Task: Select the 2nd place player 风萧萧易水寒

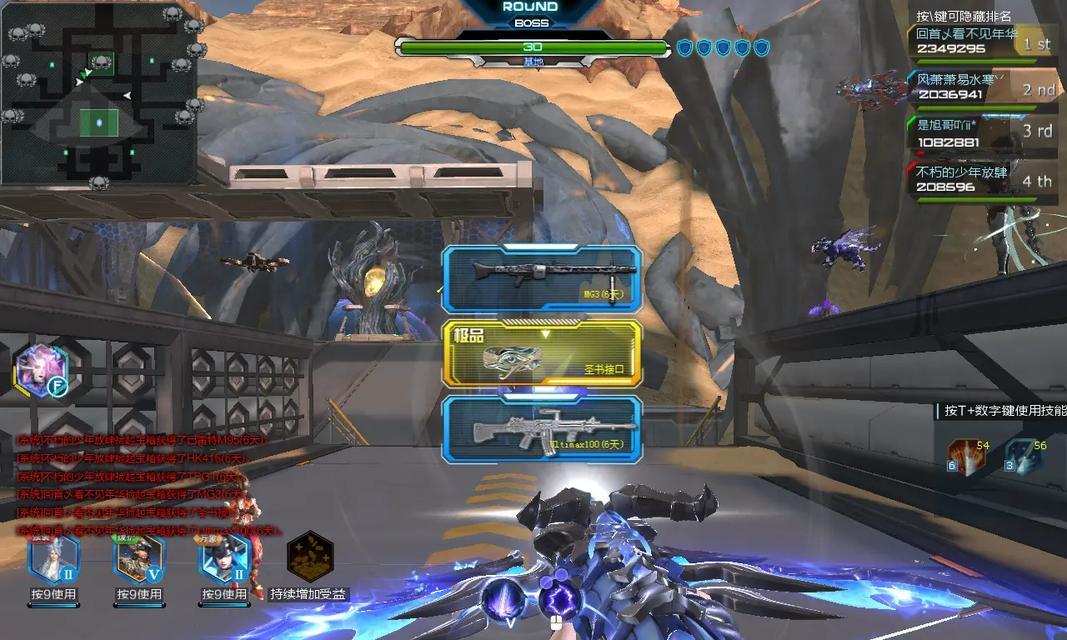Action: [x=985, y=86]
